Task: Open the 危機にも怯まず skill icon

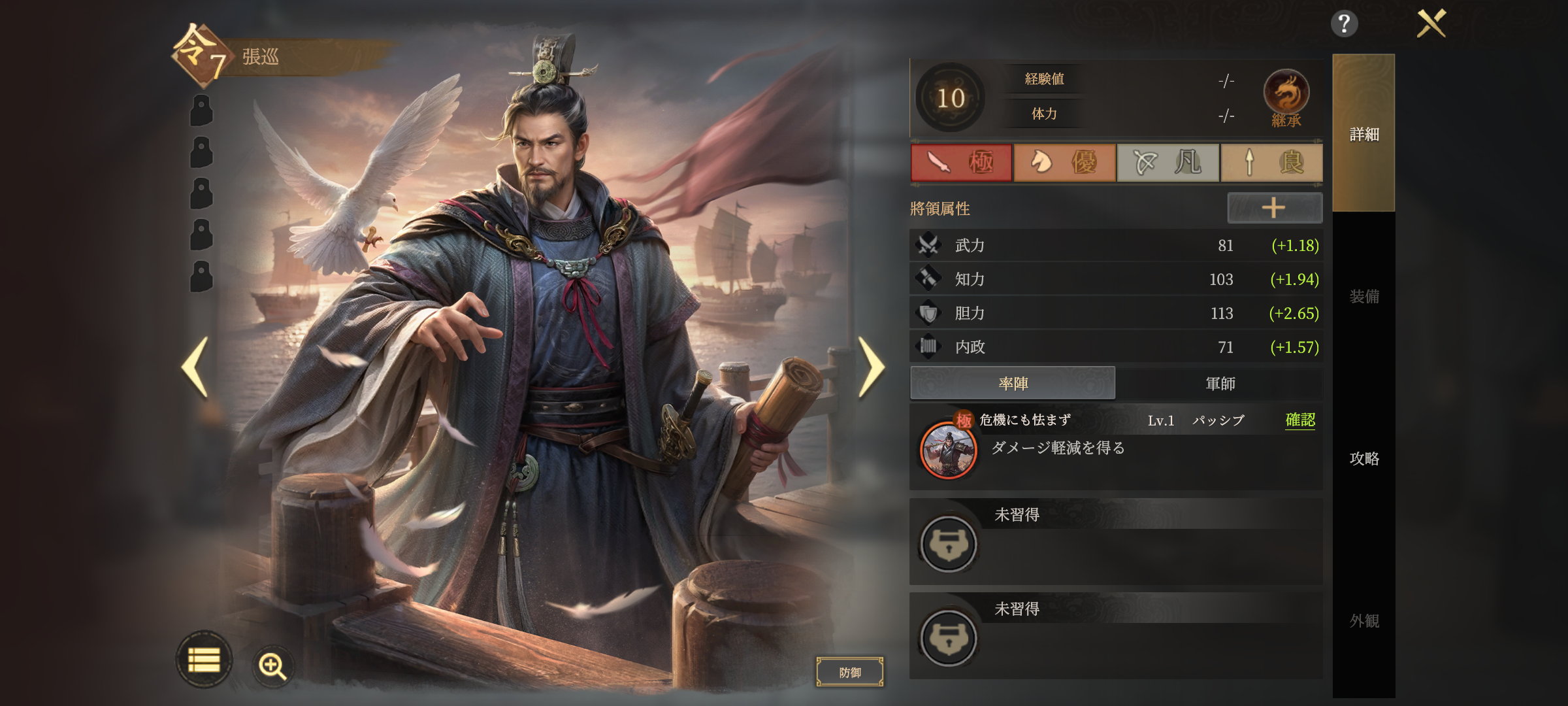Action: (948, 450)
